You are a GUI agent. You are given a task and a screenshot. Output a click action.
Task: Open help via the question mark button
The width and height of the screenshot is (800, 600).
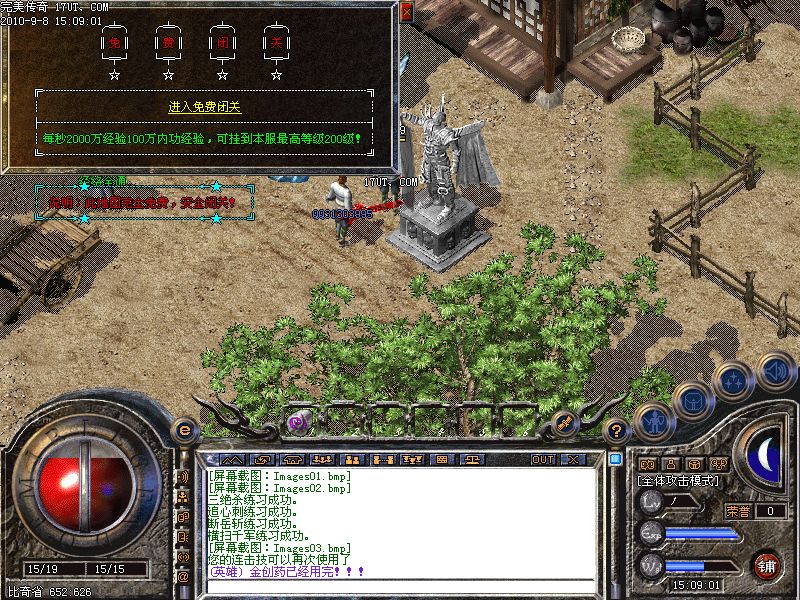pos(617,431)
